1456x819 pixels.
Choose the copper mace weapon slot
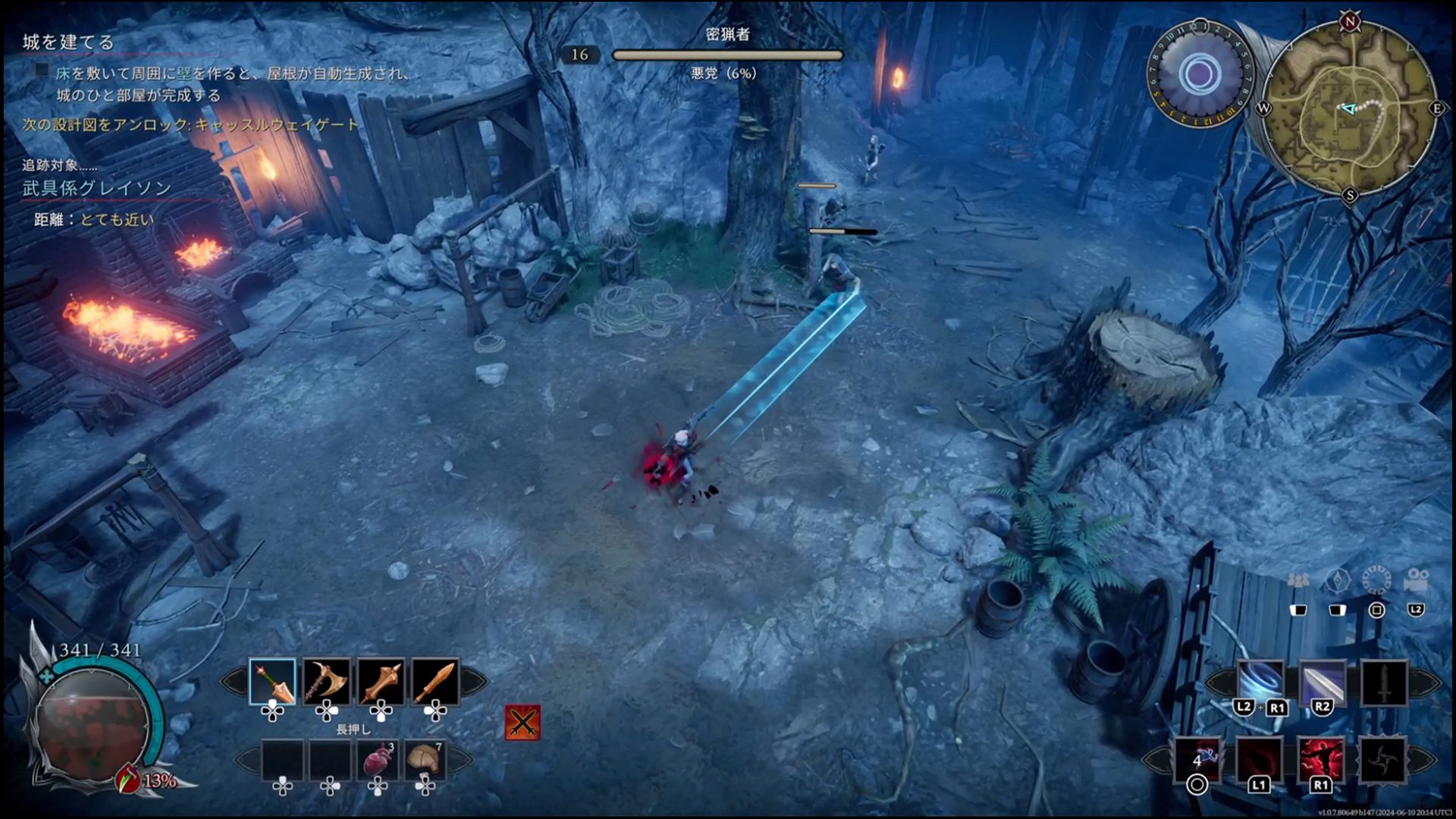coord(381,681)
